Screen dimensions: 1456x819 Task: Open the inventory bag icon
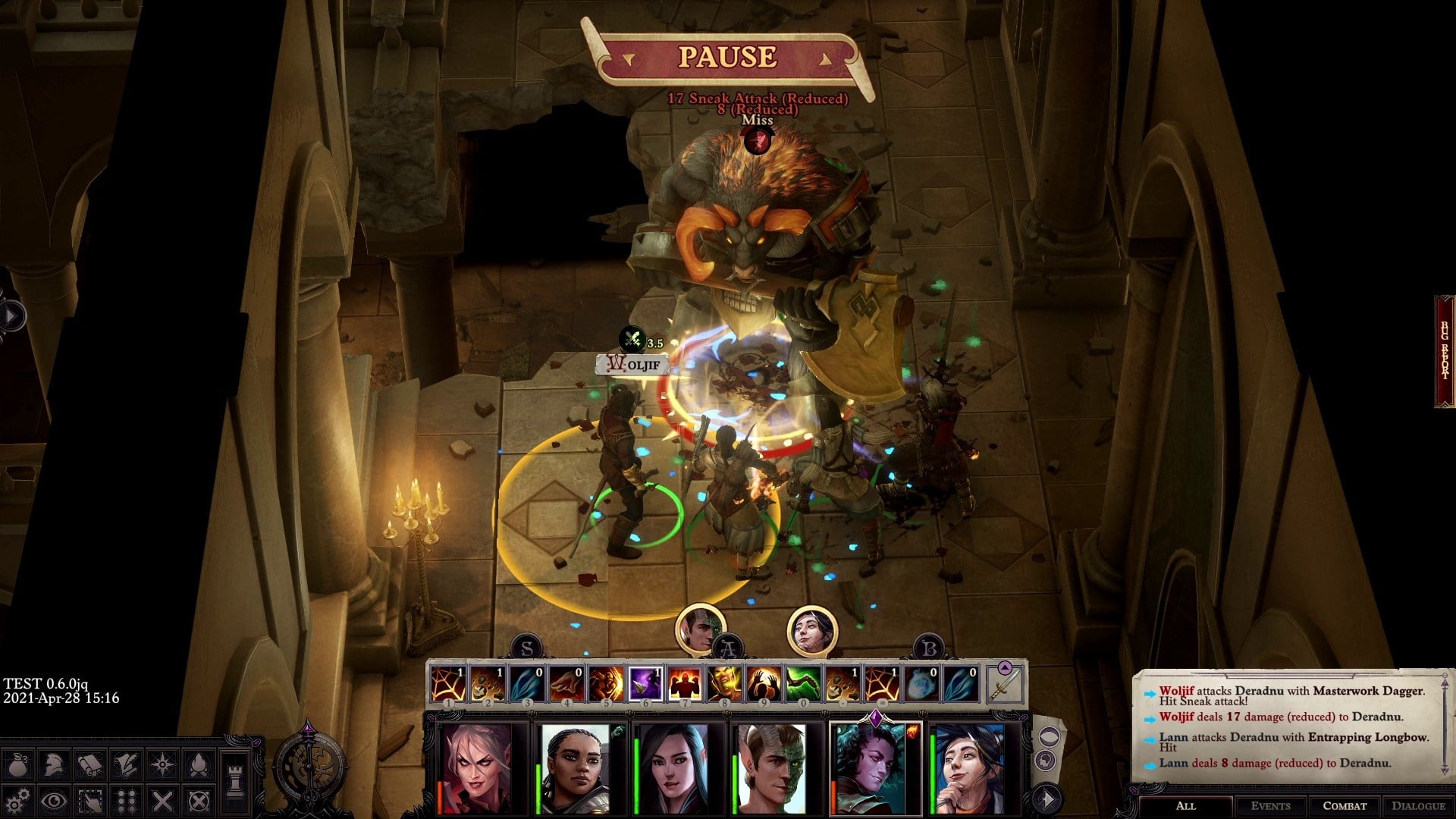tap(18, 764)
